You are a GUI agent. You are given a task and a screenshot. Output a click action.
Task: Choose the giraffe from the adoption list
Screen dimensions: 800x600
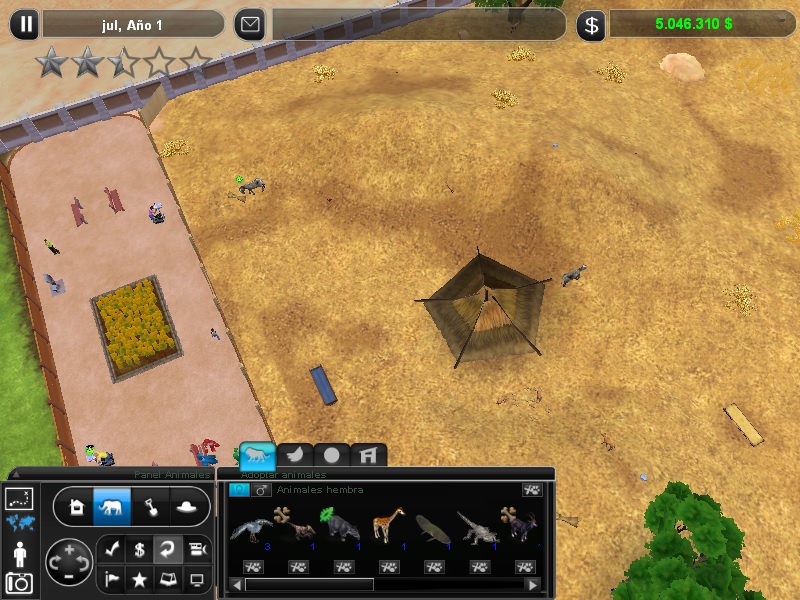pos(388,524)
